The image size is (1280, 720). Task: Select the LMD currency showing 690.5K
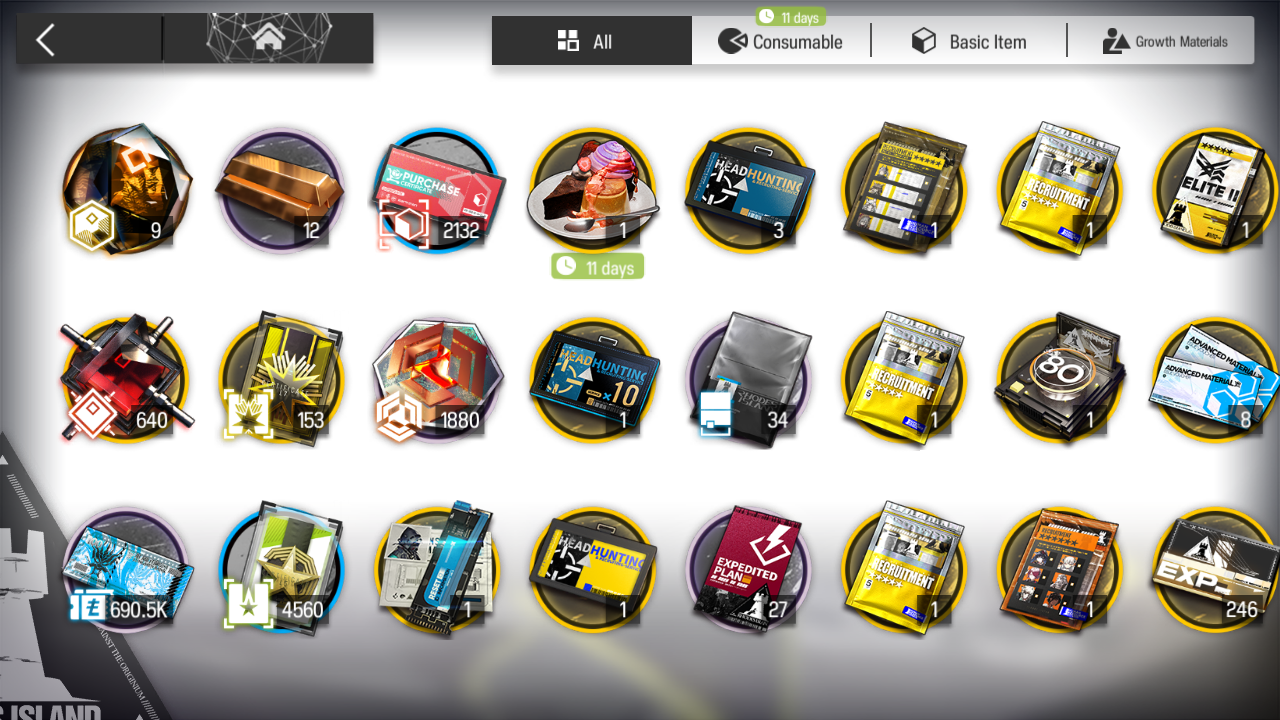click(x=125, y=570)
